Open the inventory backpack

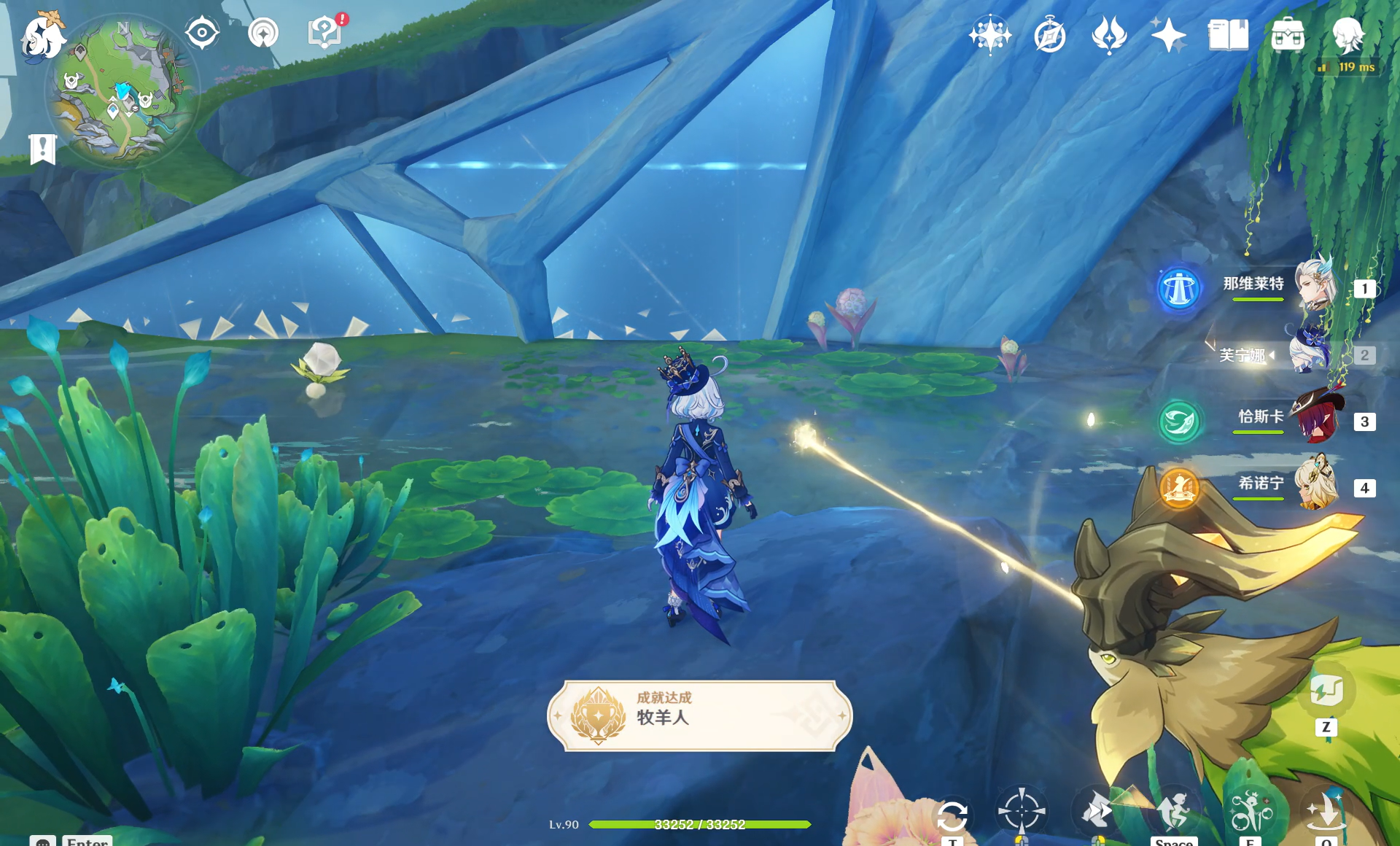pyautogui.click(x=1288, y=35)
